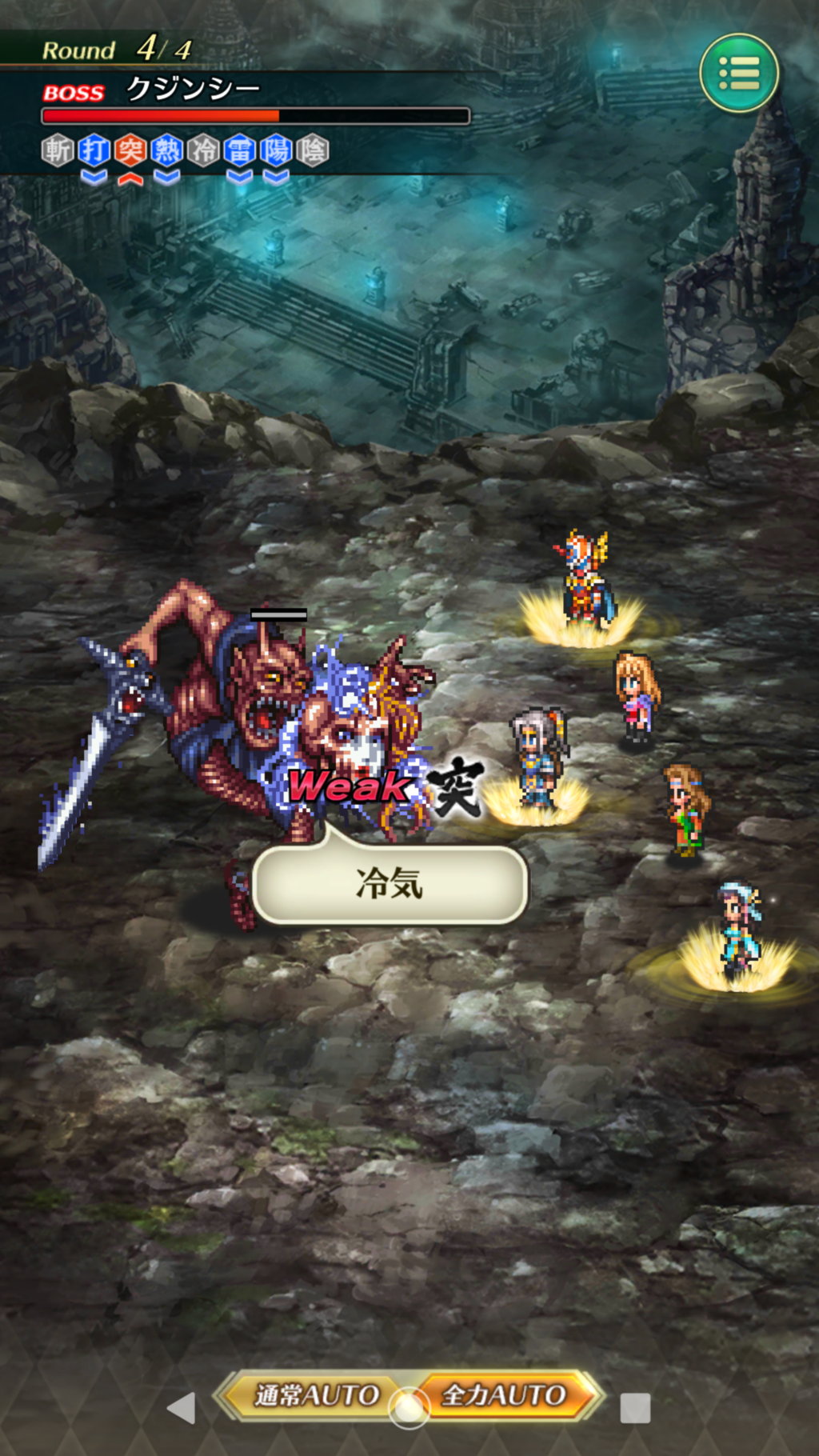Open the green battle menu button
This screenshot has height=1456, width=819.
coord(738,73)
